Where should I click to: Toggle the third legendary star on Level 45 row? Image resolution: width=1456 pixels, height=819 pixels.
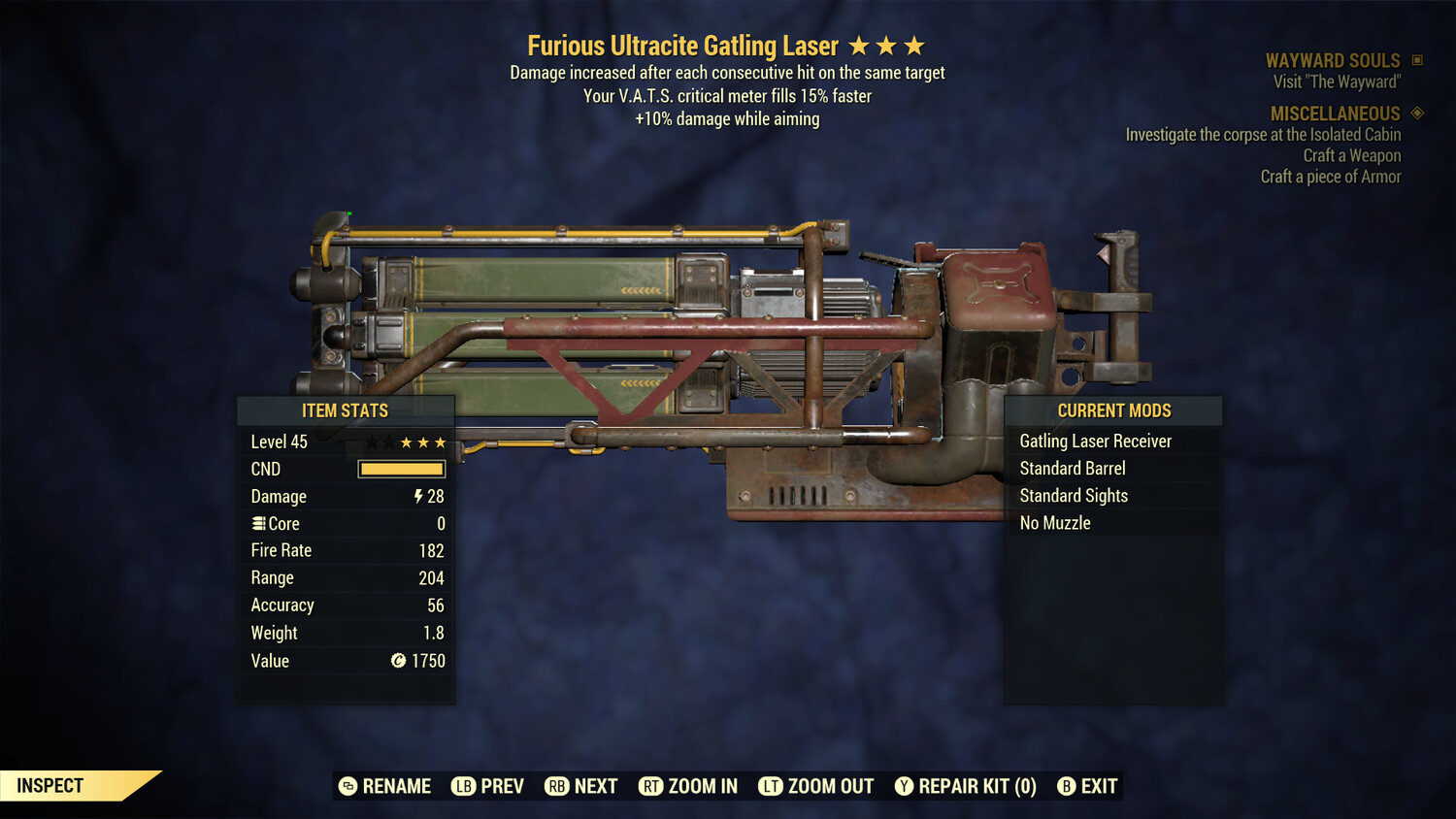[x=442, y=442]
